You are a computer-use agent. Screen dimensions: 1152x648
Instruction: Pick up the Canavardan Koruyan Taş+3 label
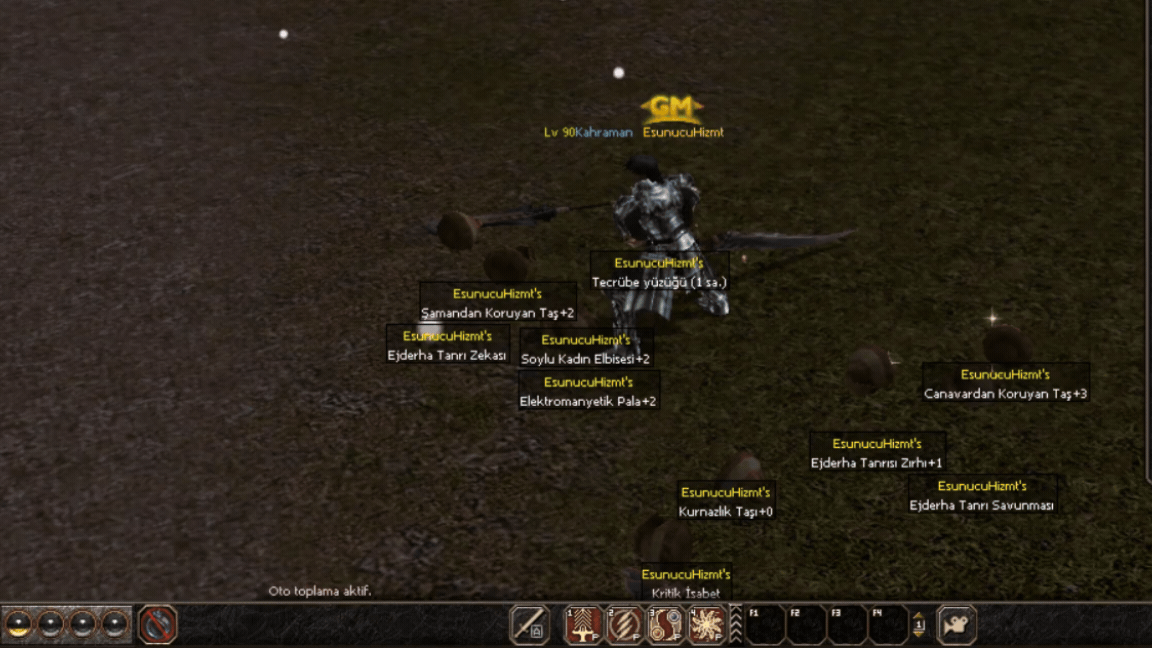[x=1005, y=394]
